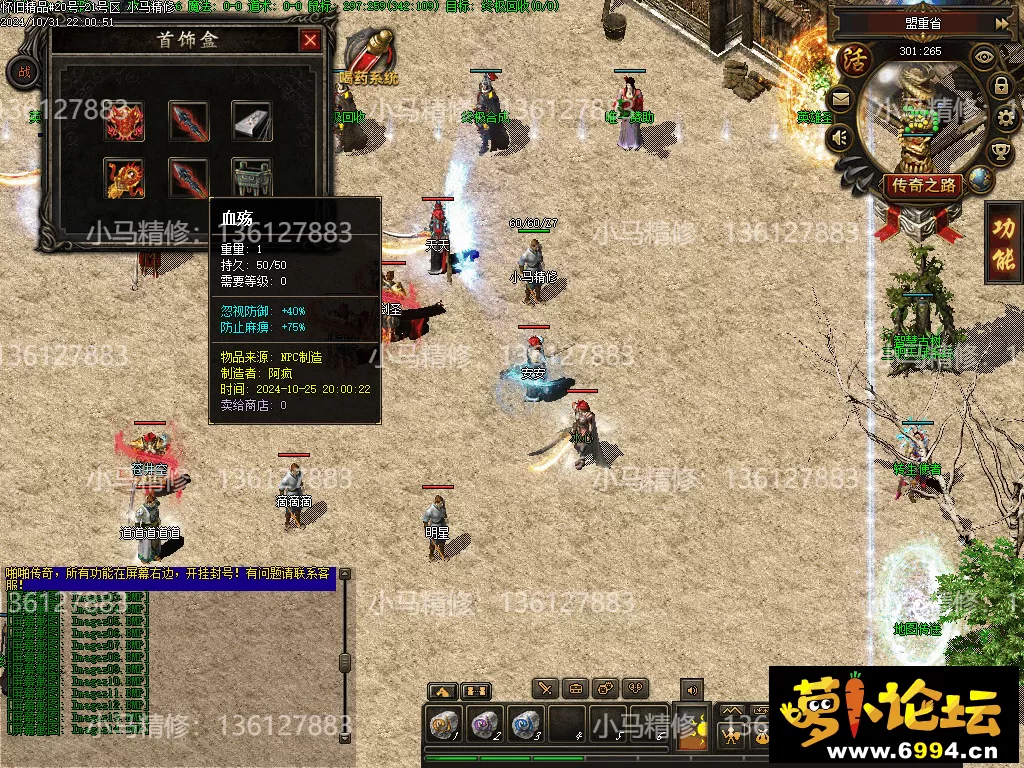Viewport: 1024px width, 768px height.
Task: Toggle the eye visibility icon
Action: pyautogui.click(x=984, y=57)
